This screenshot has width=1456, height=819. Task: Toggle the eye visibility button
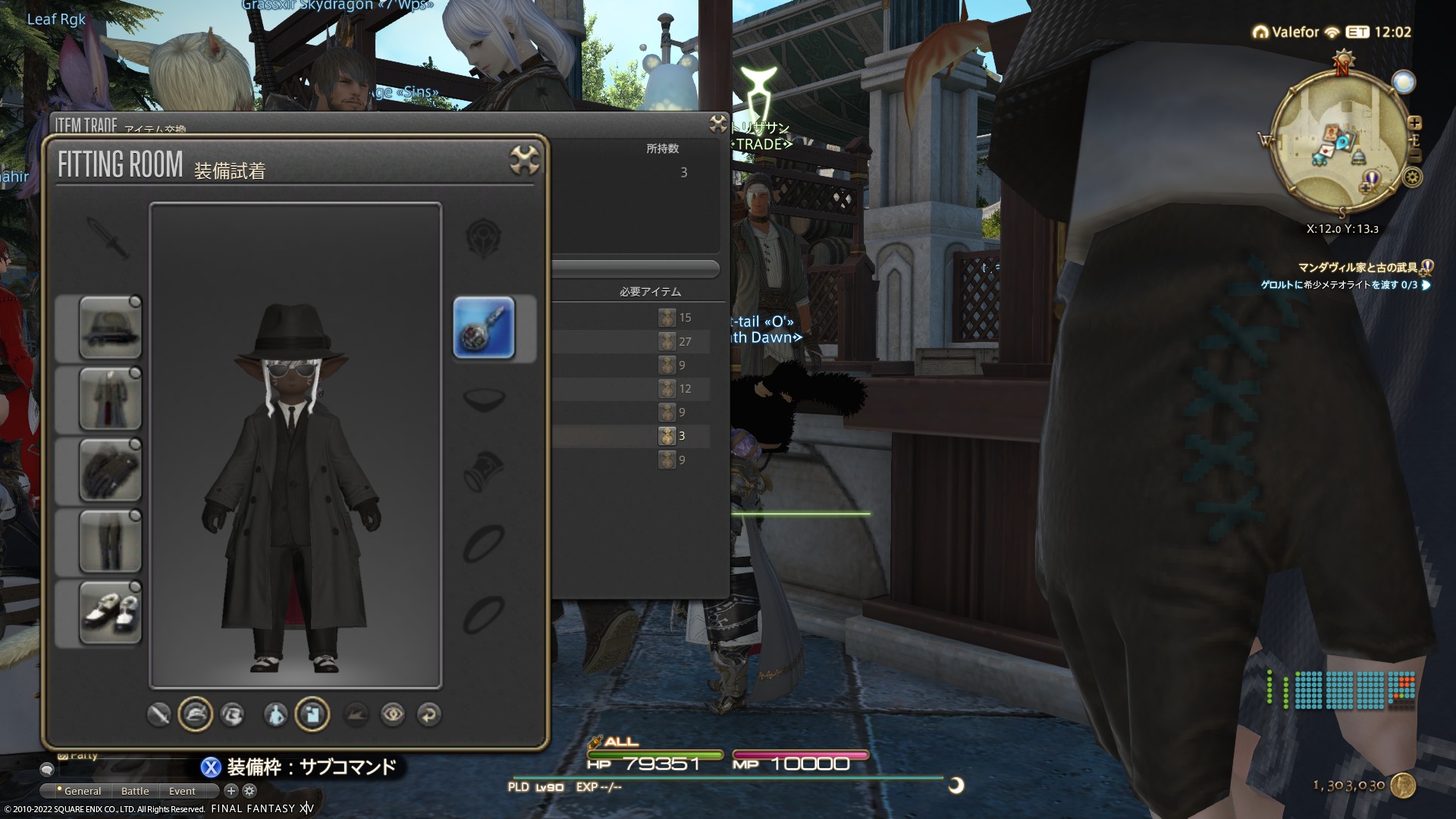pos(393,714)
